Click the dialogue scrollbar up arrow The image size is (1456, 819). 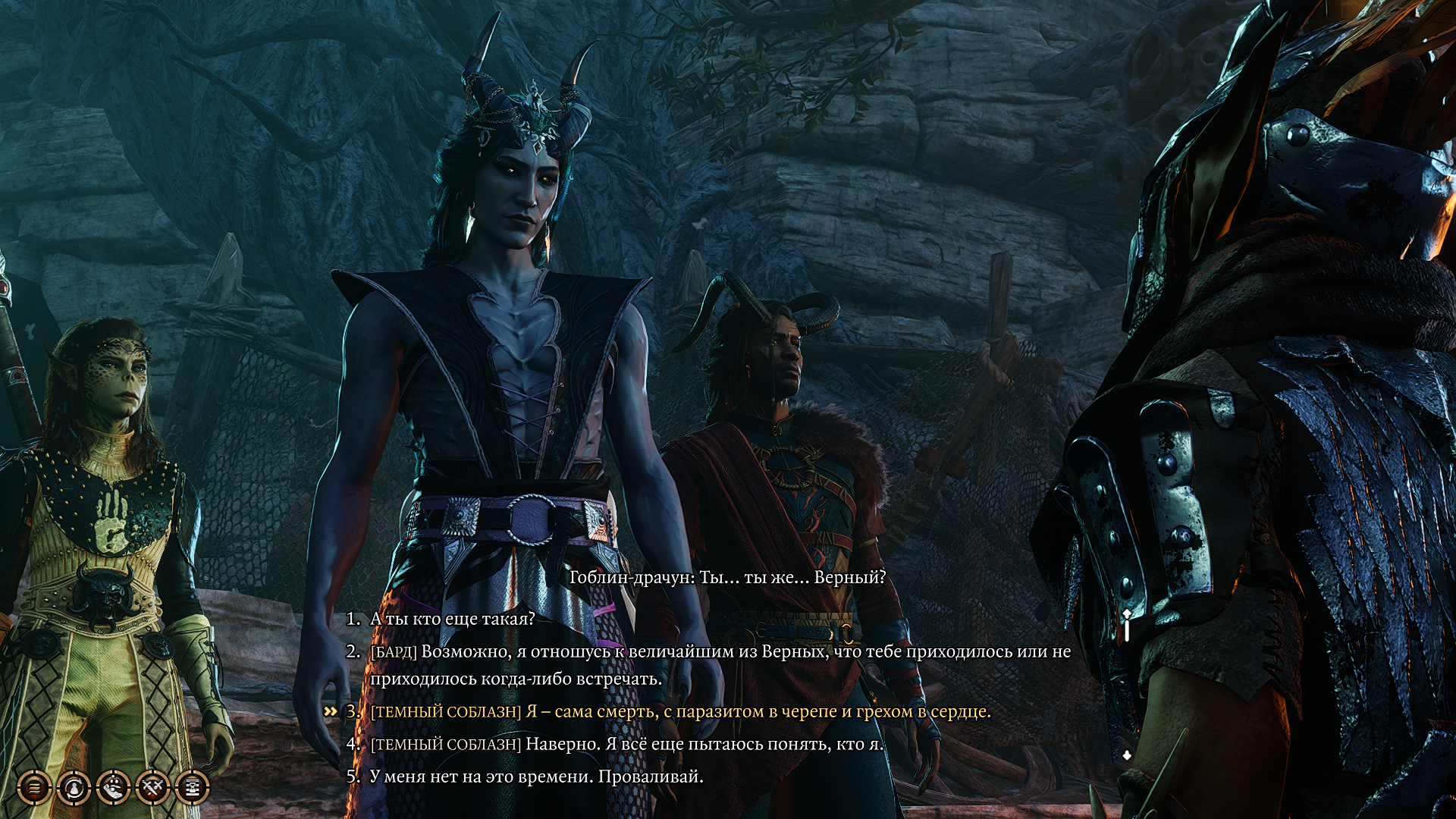(x=1127, y=613)
